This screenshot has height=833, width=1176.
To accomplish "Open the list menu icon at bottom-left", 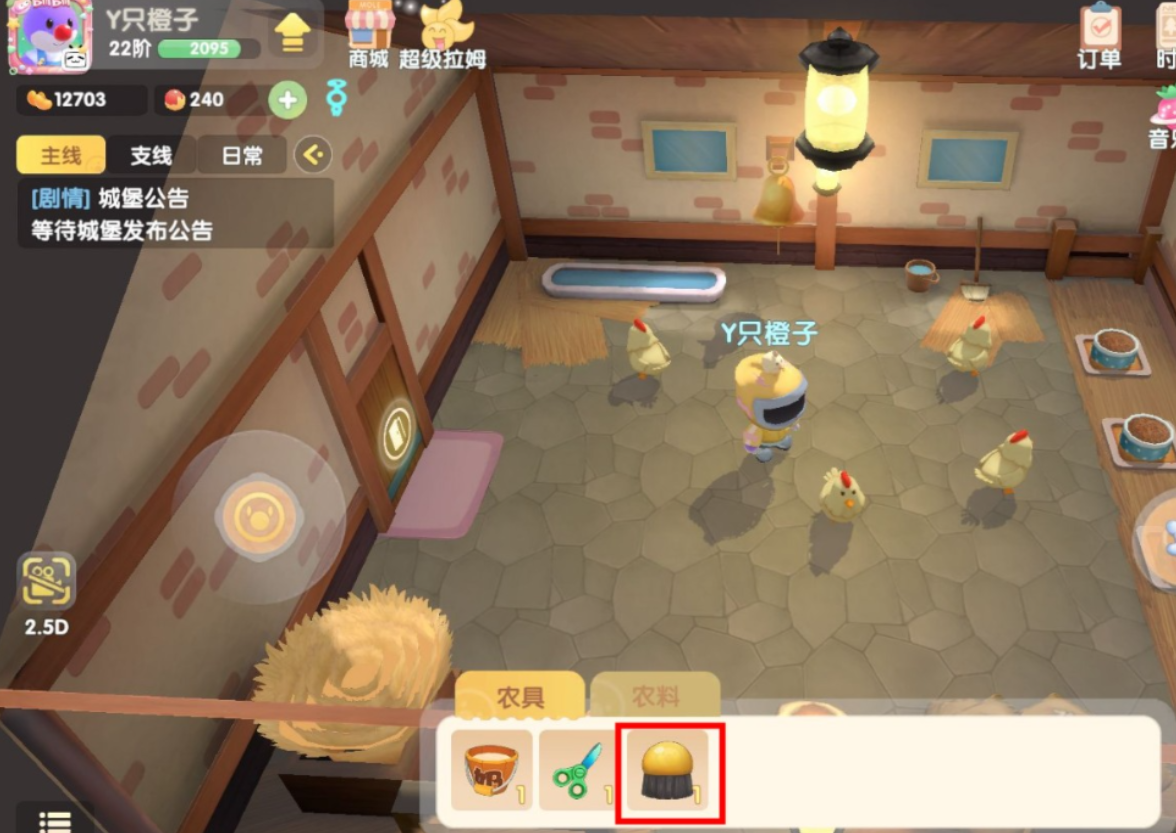I will (x=54, y=820).
